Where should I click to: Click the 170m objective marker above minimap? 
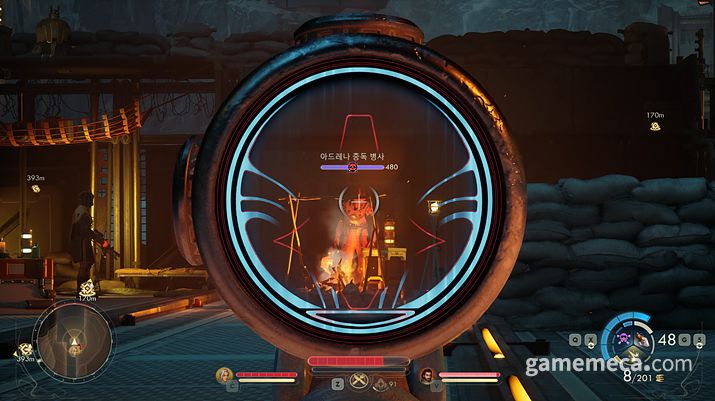click(x=87, y=287)
